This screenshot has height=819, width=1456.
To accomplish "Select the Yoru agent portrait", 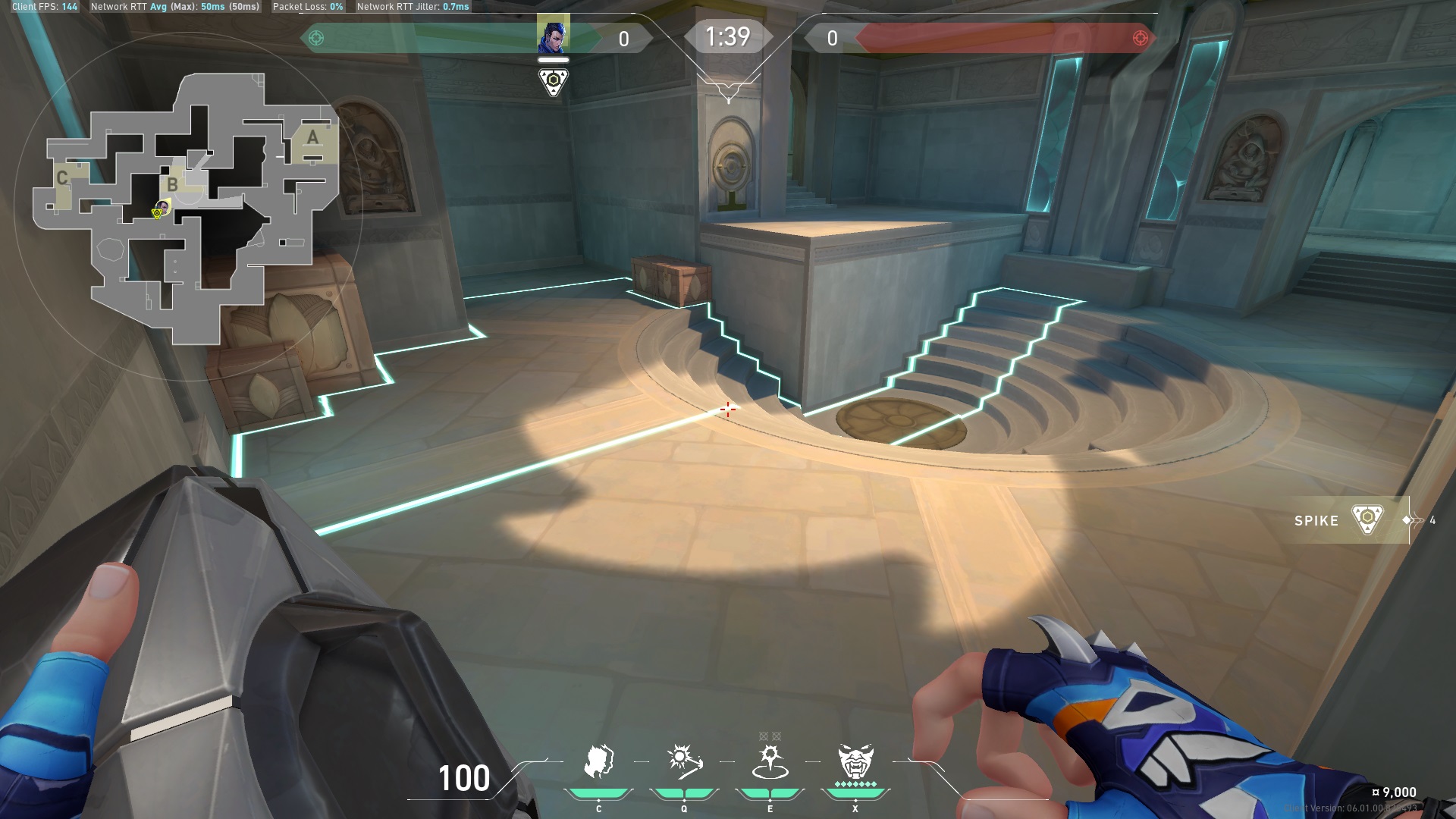I will (553, 36).
